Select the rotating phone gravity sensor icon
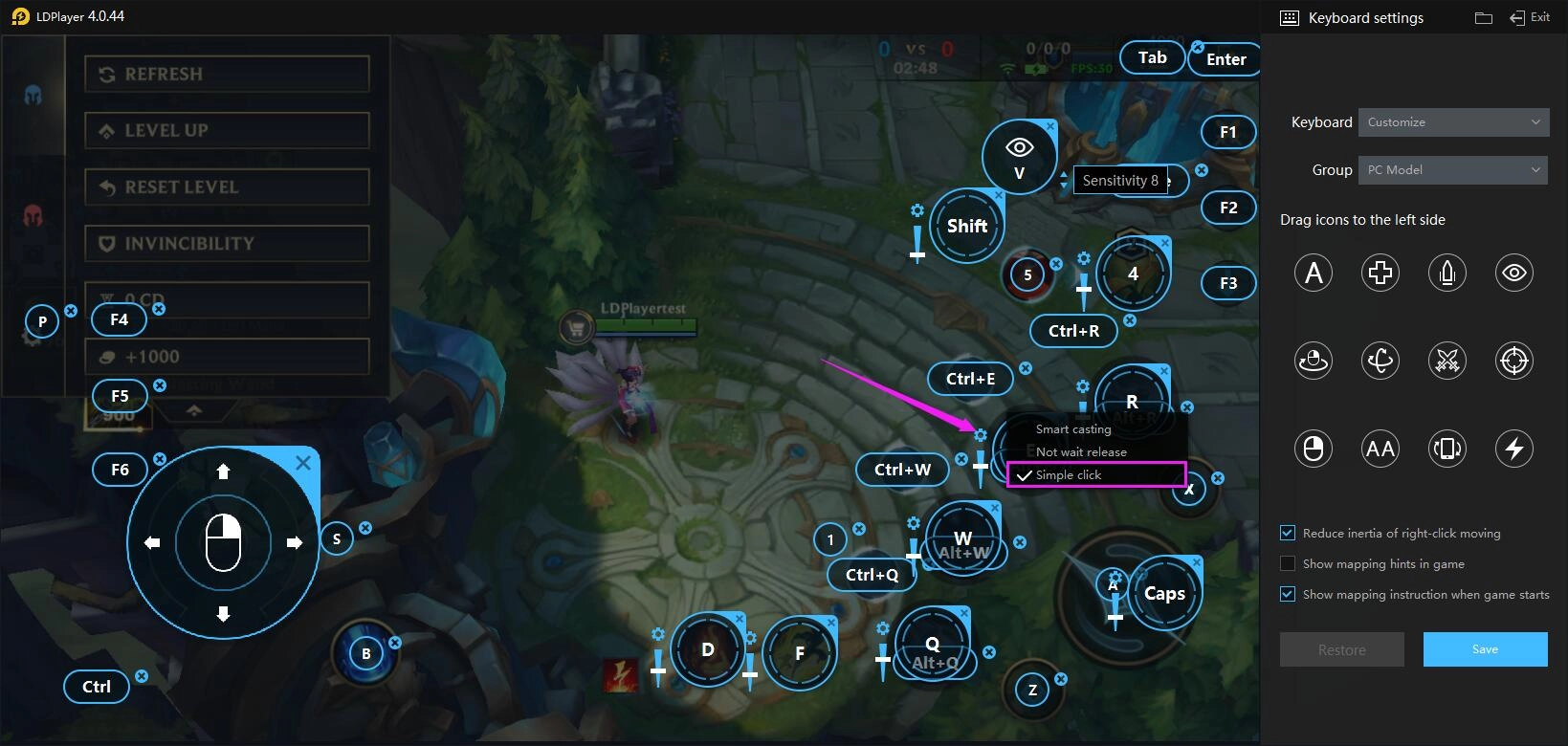 (1447, 448)
